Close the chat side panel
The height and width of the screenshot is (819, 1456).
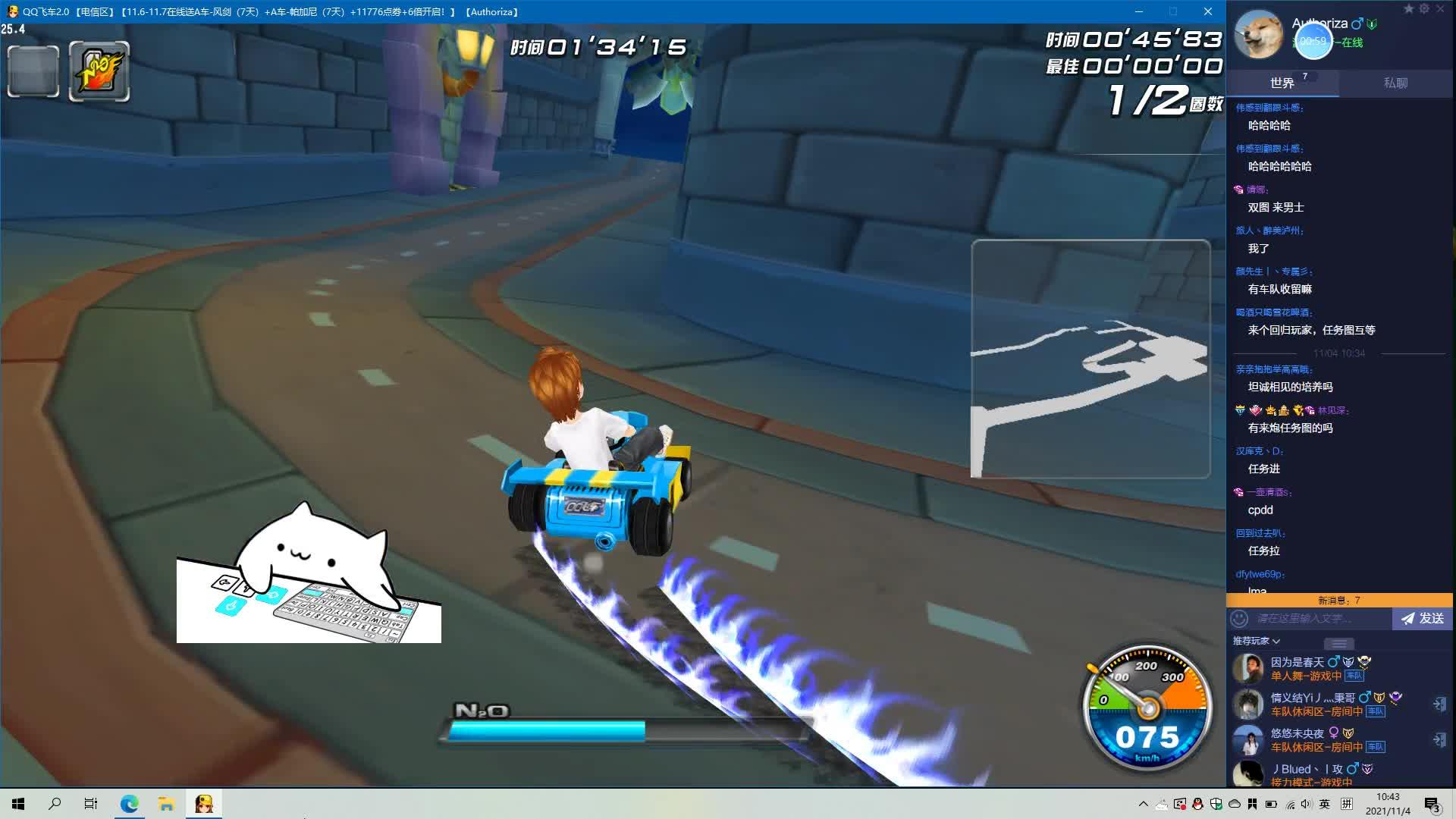coord(1440,9)
